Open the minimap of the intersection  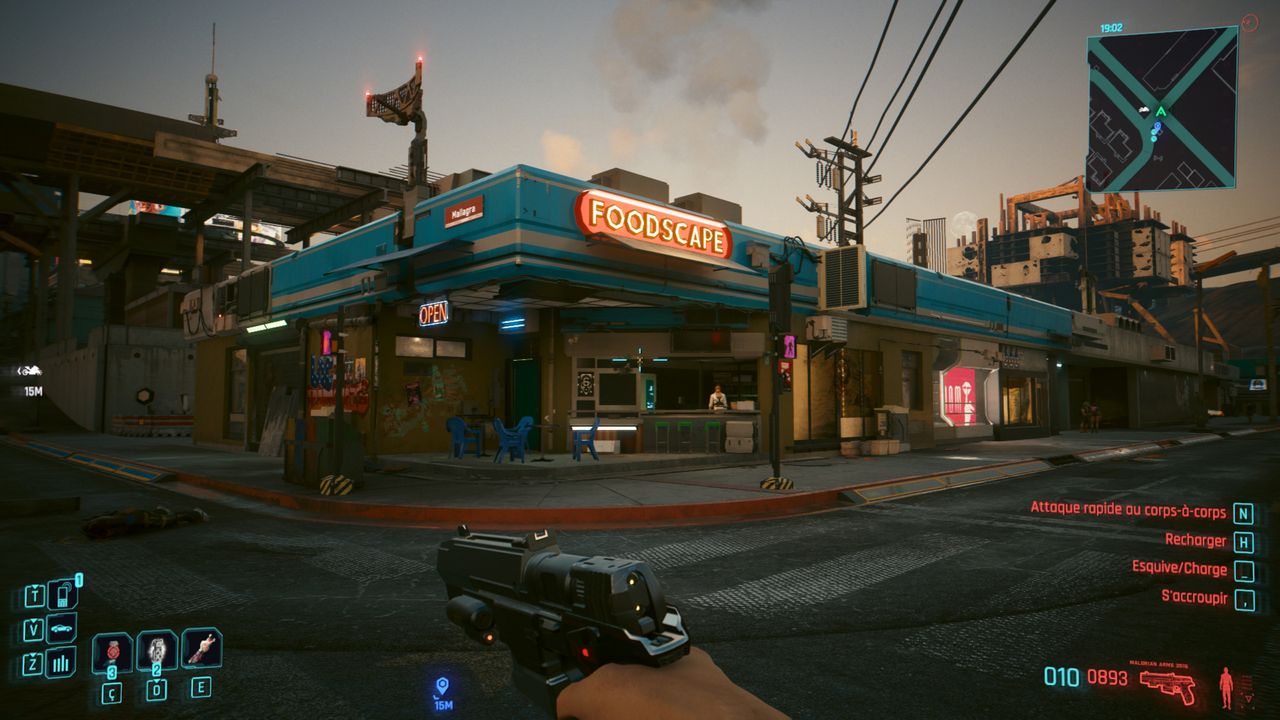pyautogui.click(x=1161, y=109)
